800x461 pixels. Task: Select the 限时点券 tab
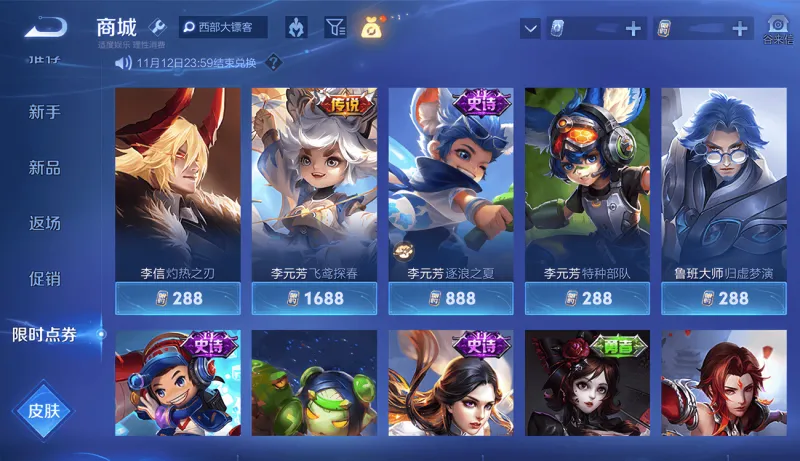pyautogui.click(x=45, y=335)
